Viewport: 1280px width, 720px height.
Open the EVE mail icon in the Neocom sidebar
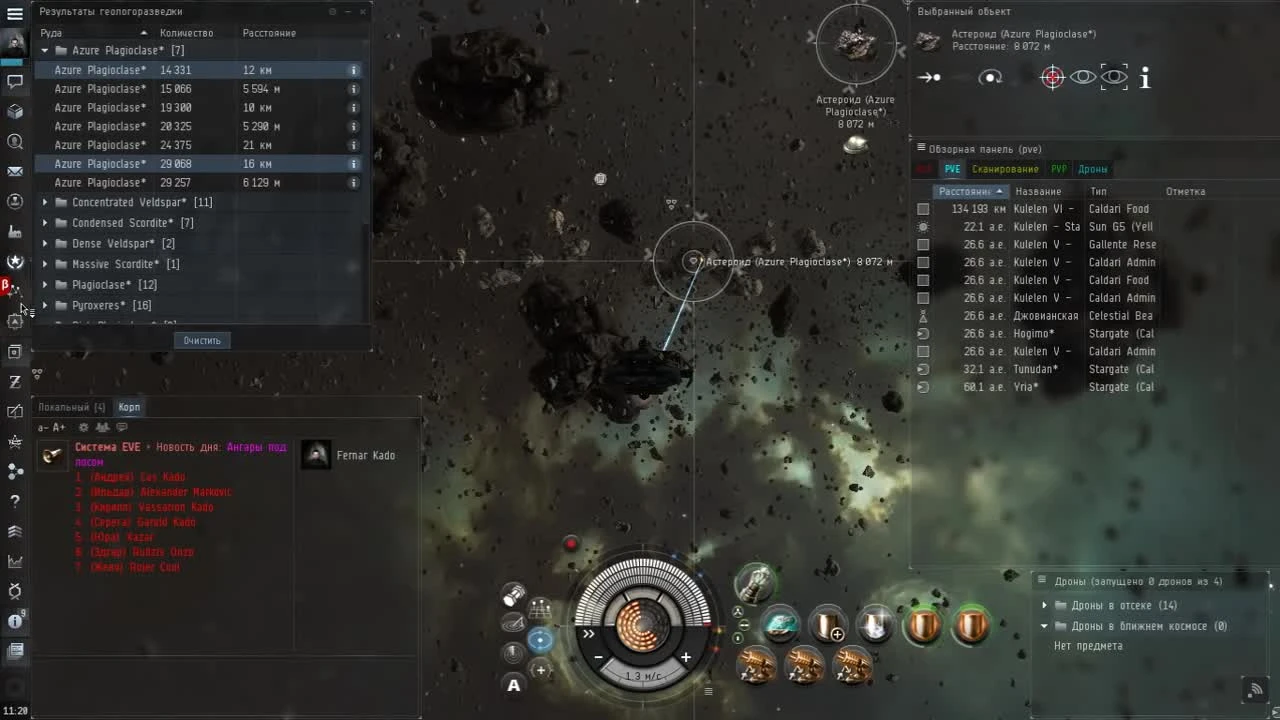tap(14, 171)
